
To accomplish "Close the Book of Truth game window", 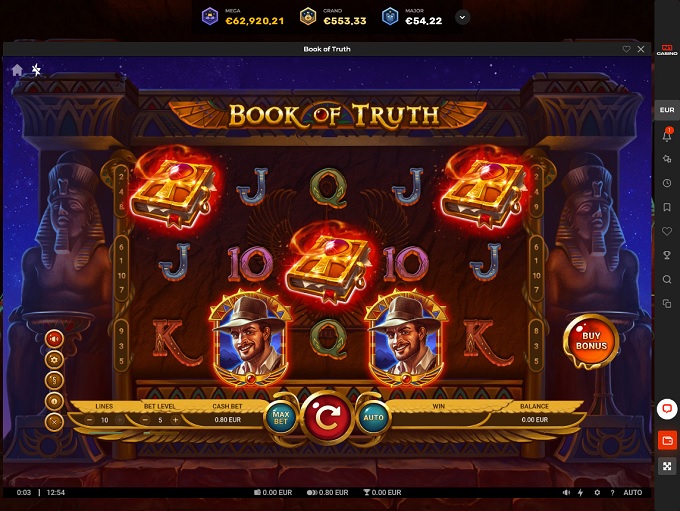I will pyautogui.click(x=641, y=49).
